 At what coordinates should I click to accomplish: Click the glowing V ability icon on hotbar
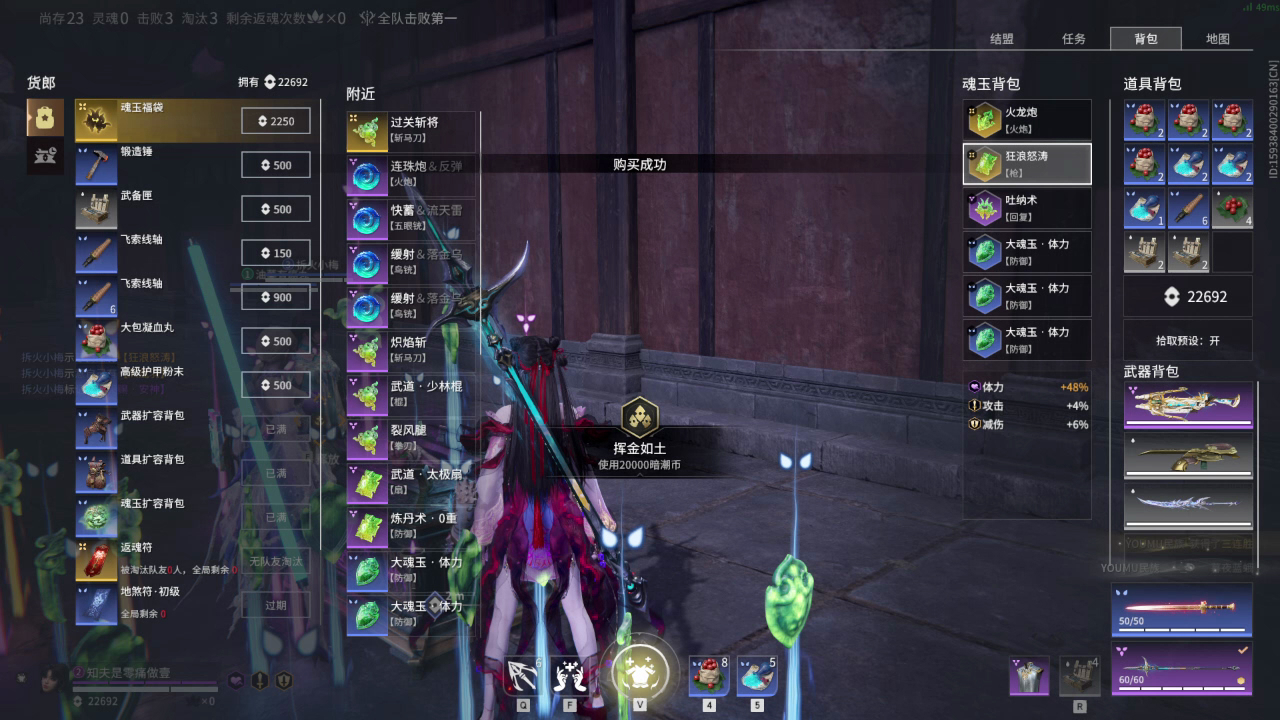[640, 672]
